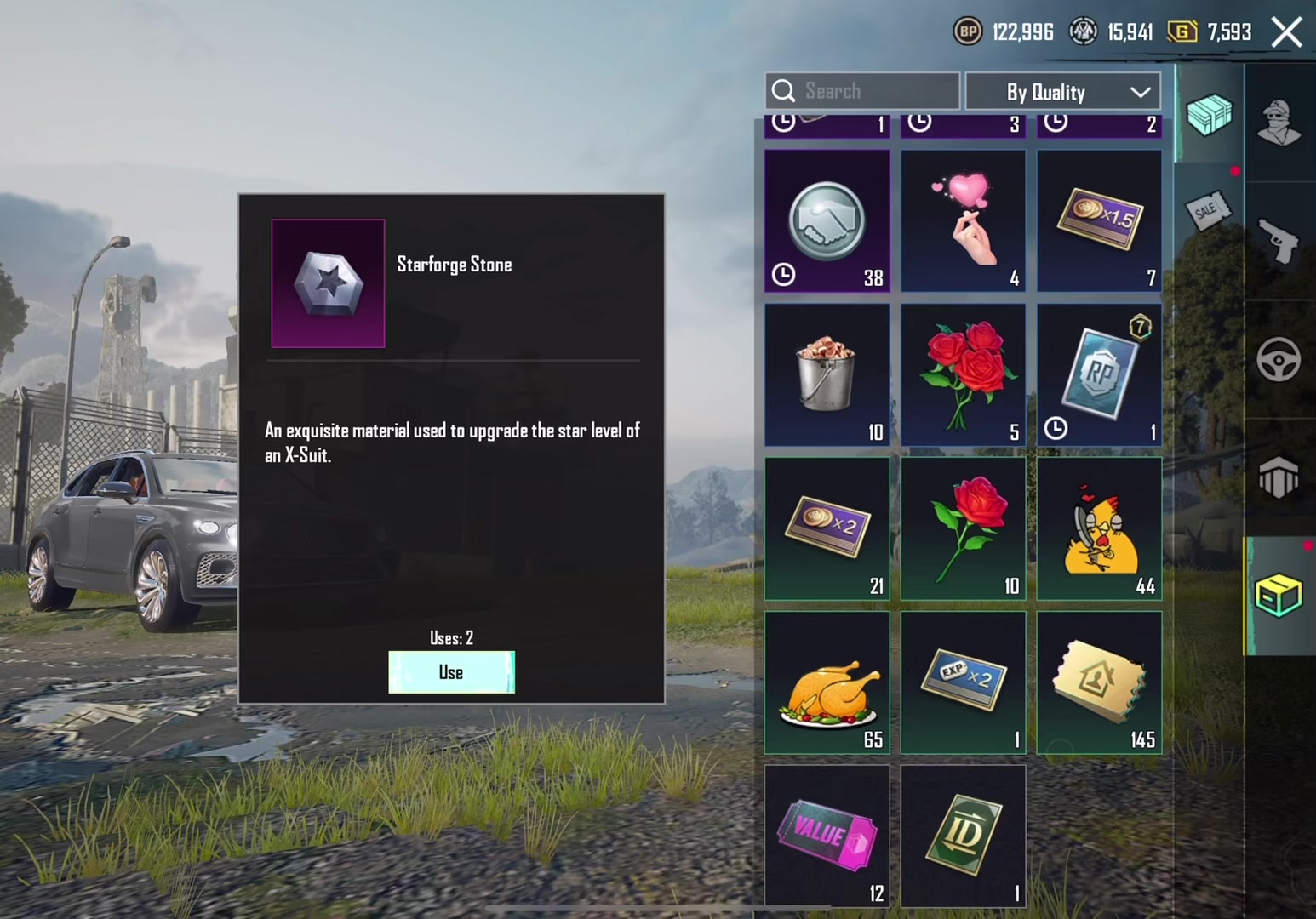Select the single red rose

[964, 529]
